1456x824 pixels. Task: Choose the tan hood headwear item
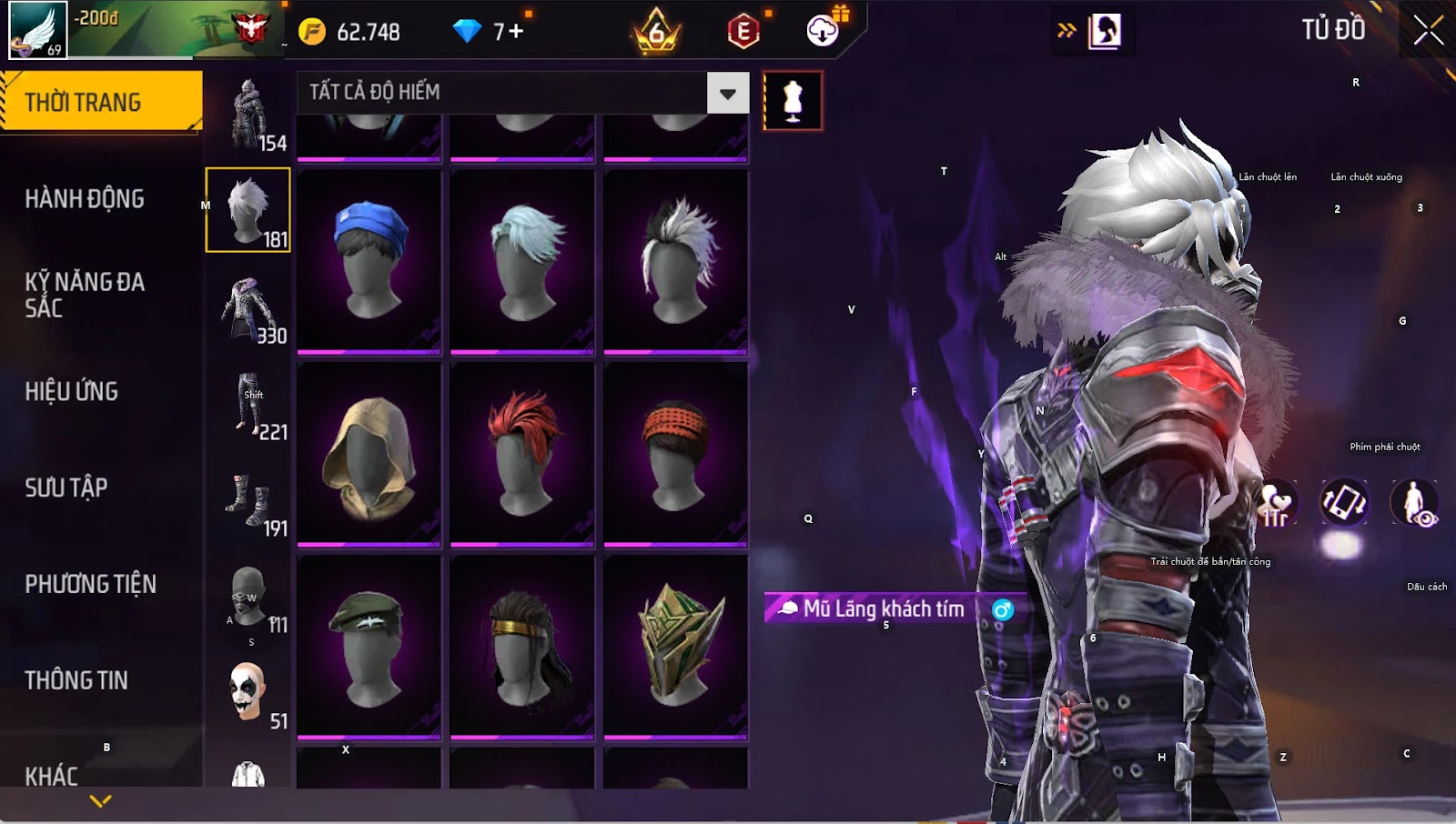click(369, 453)
